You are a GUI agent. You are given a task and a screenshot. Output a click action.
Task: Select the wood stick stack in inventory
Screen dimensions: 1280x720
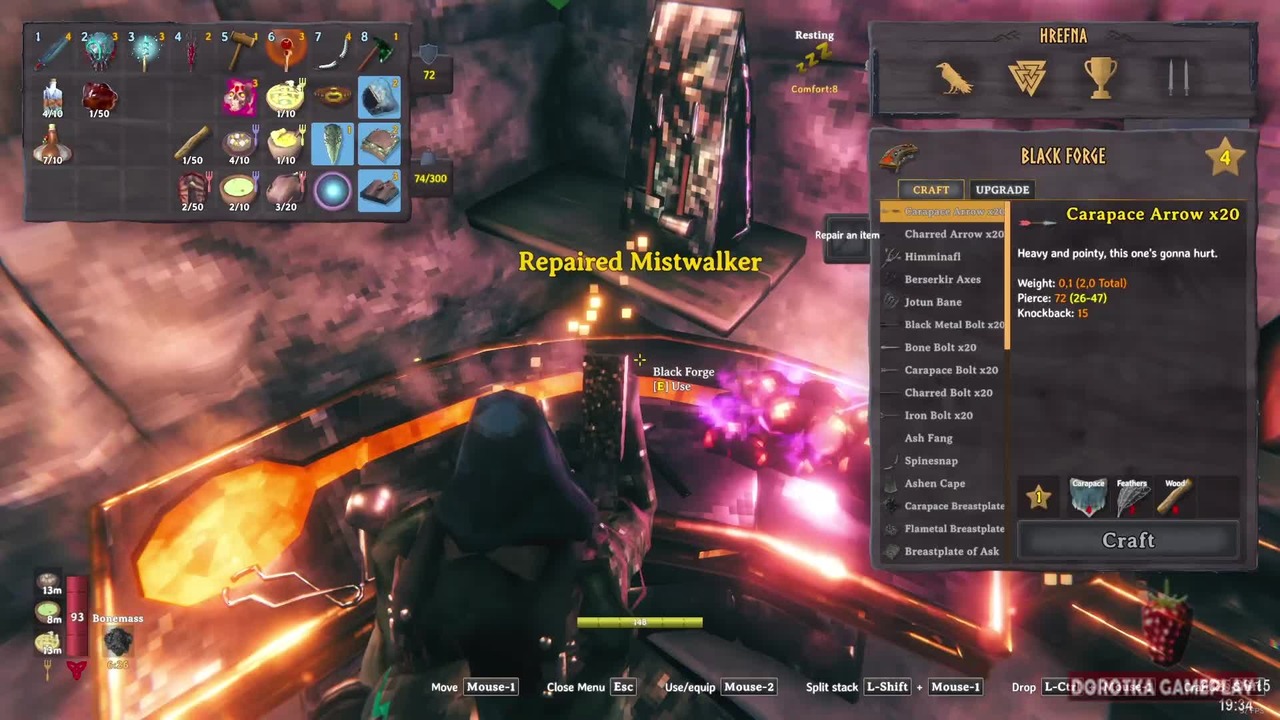click(192, 144)
